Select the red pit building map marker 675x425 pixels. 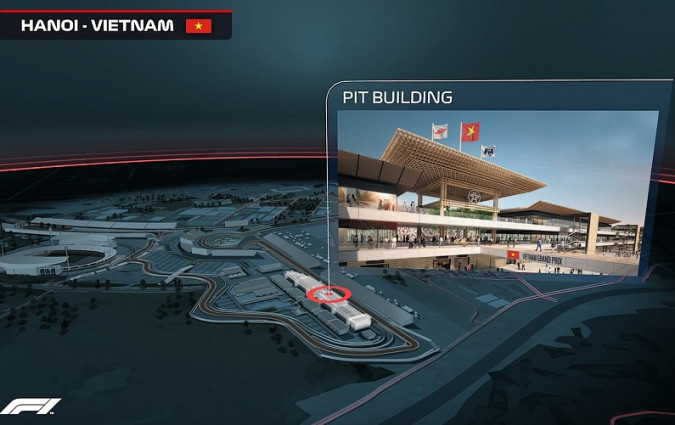(x=329, y=295)
